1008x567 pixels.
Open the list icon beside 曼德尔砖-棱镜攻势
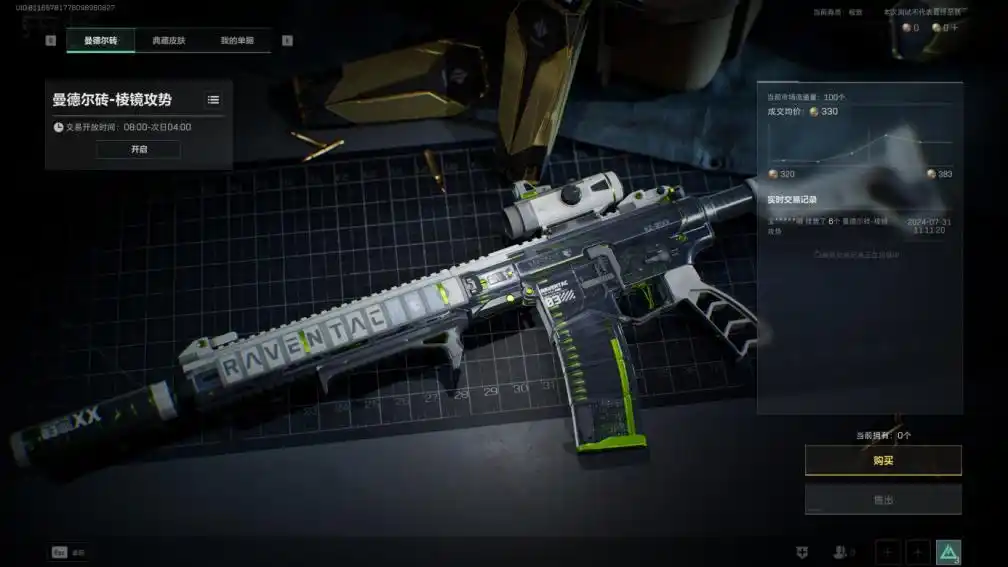tap(213, 100)
